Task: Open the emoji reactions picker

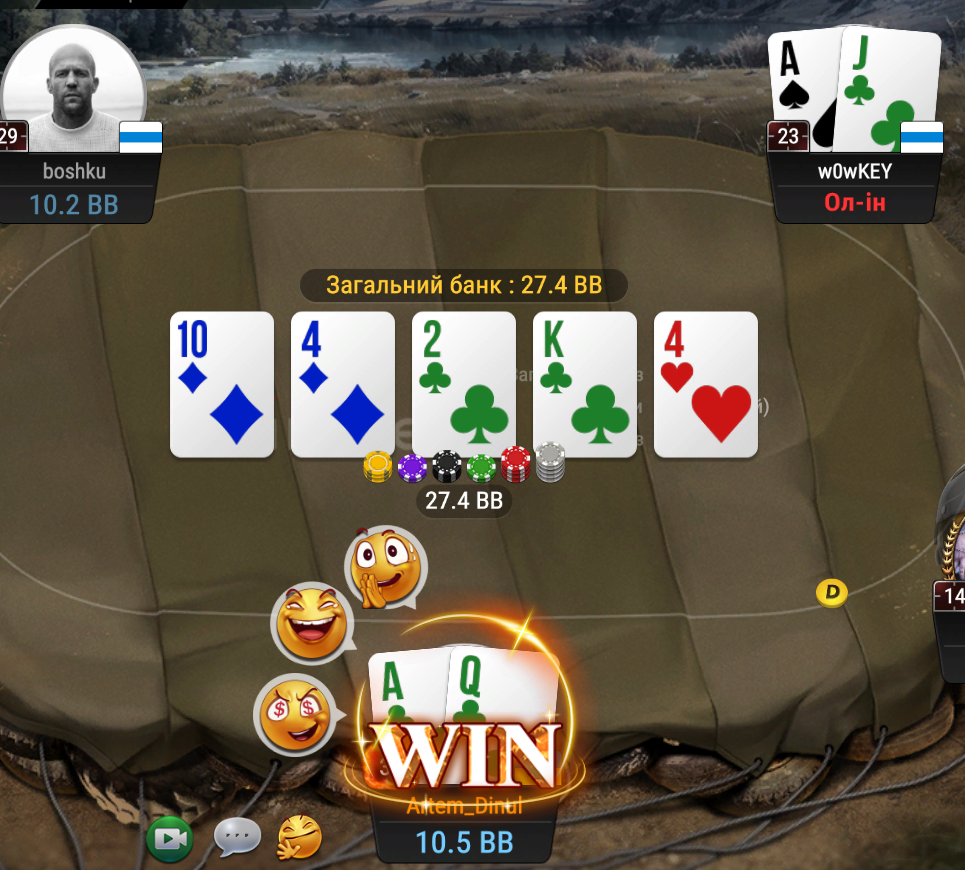Action: click(x=300, y=838)
